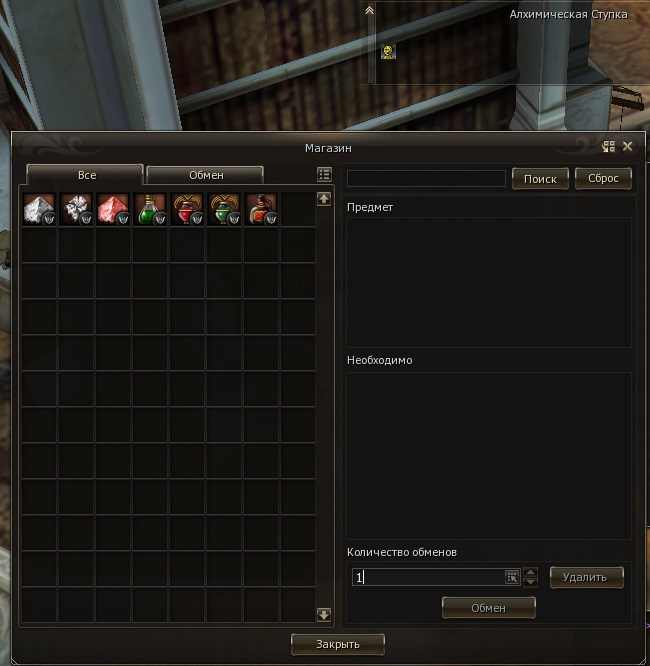650x666 pixels.
Task: Focus the exchange quantity input field
Action: point(428,577)
